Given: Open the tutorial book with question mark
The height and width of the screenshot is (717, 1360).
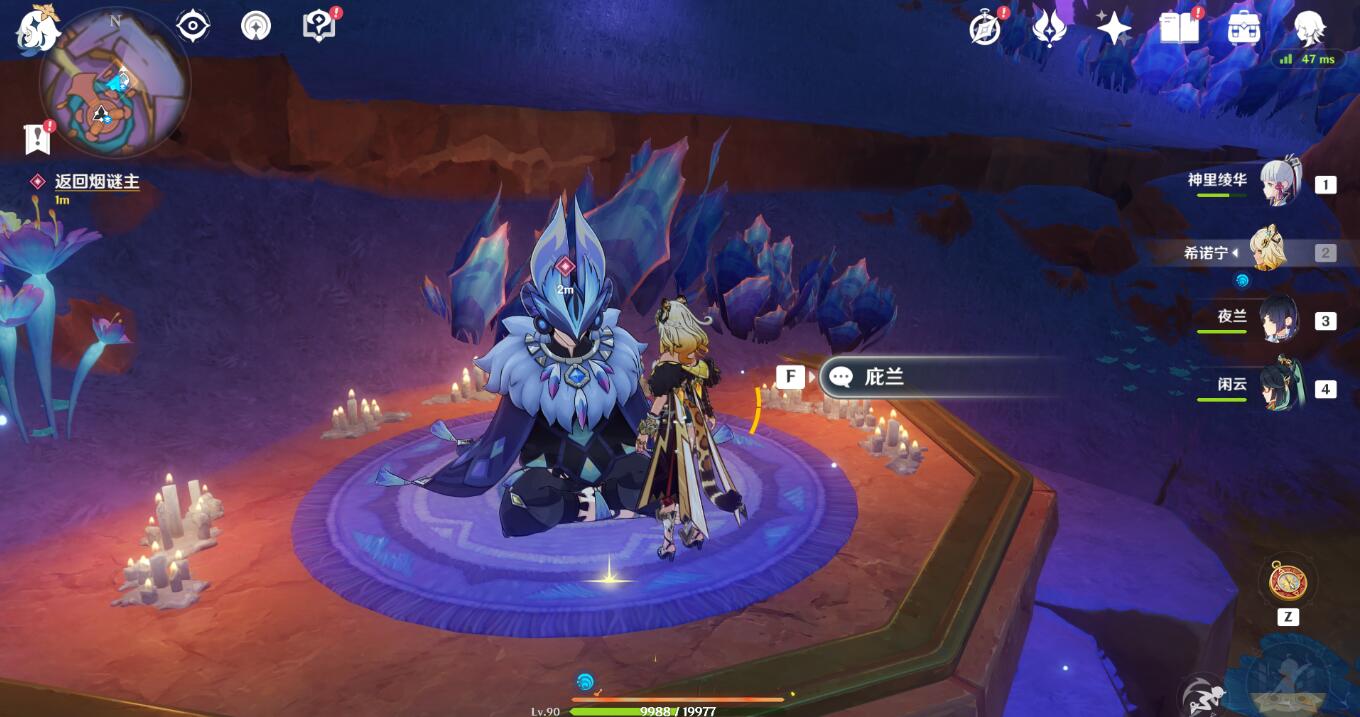Looking at the screenshot, I should [x=320, y=26].
